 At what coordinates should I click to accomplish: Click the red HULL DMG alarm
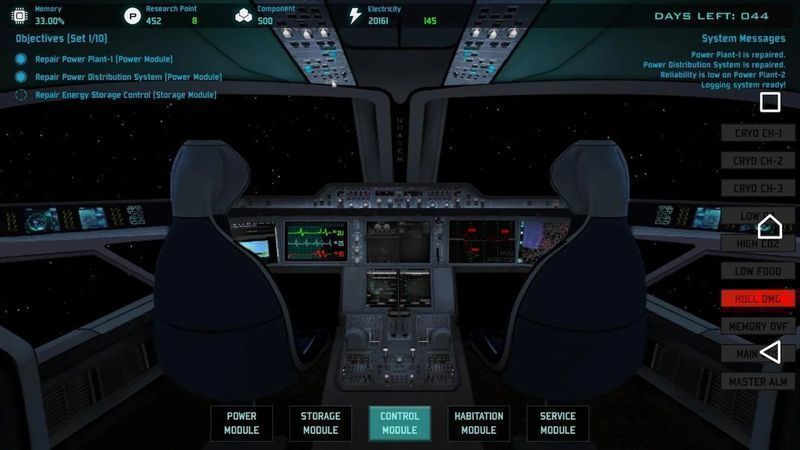[757, 298]
